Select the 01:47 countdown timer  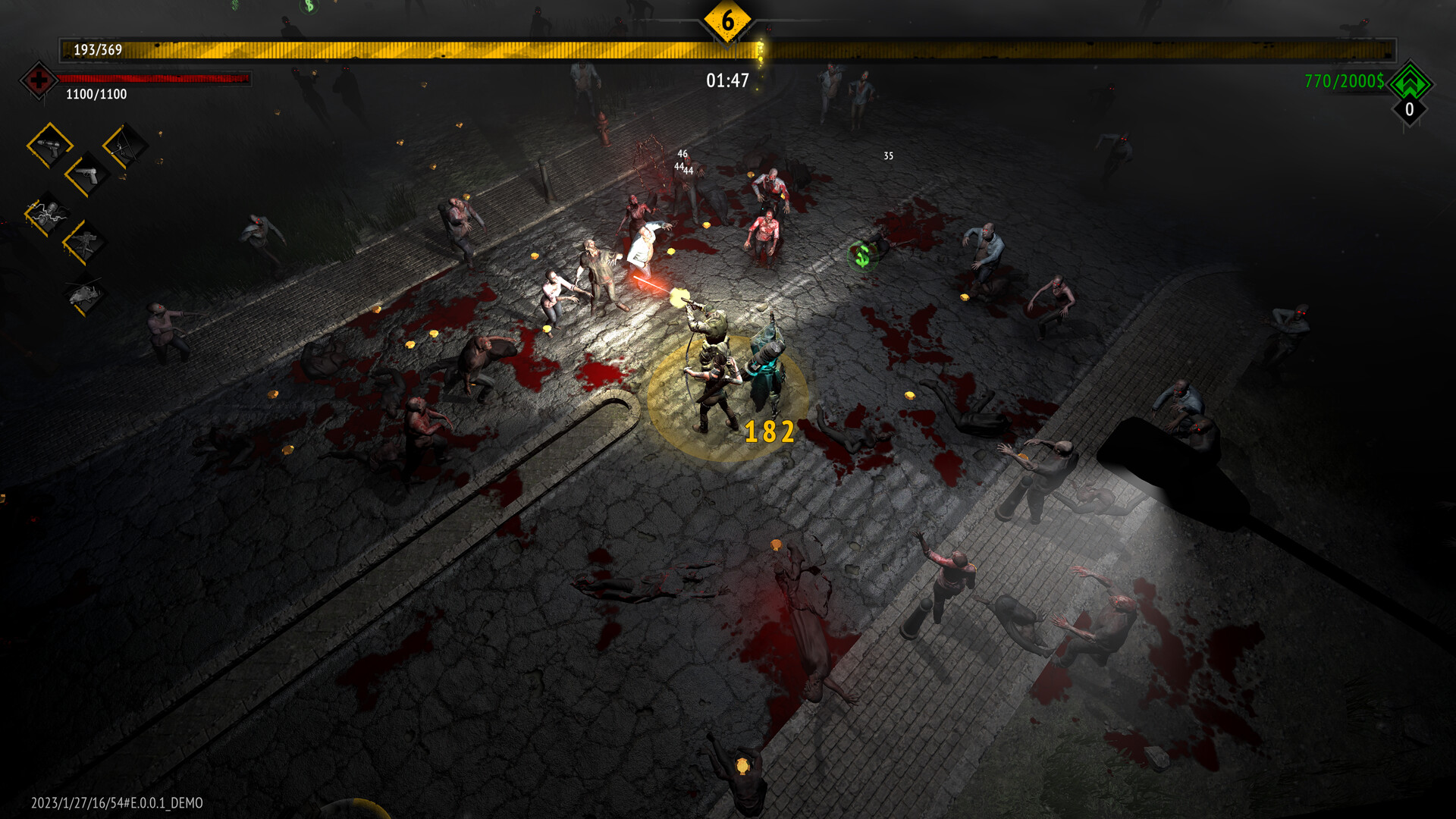click(x=726, y=77)
